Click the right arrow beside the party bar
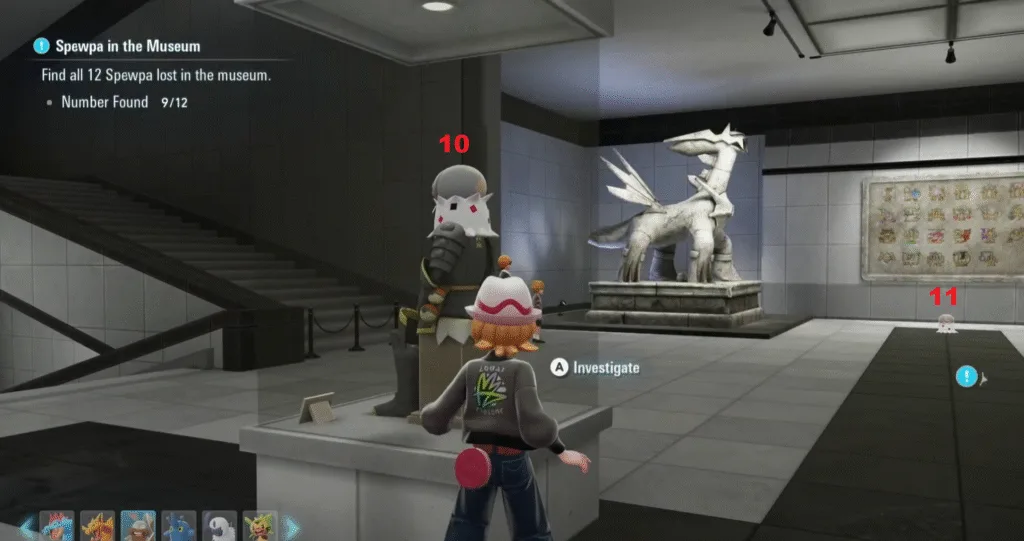This screenshot has width=1024, height=541. 291,527
